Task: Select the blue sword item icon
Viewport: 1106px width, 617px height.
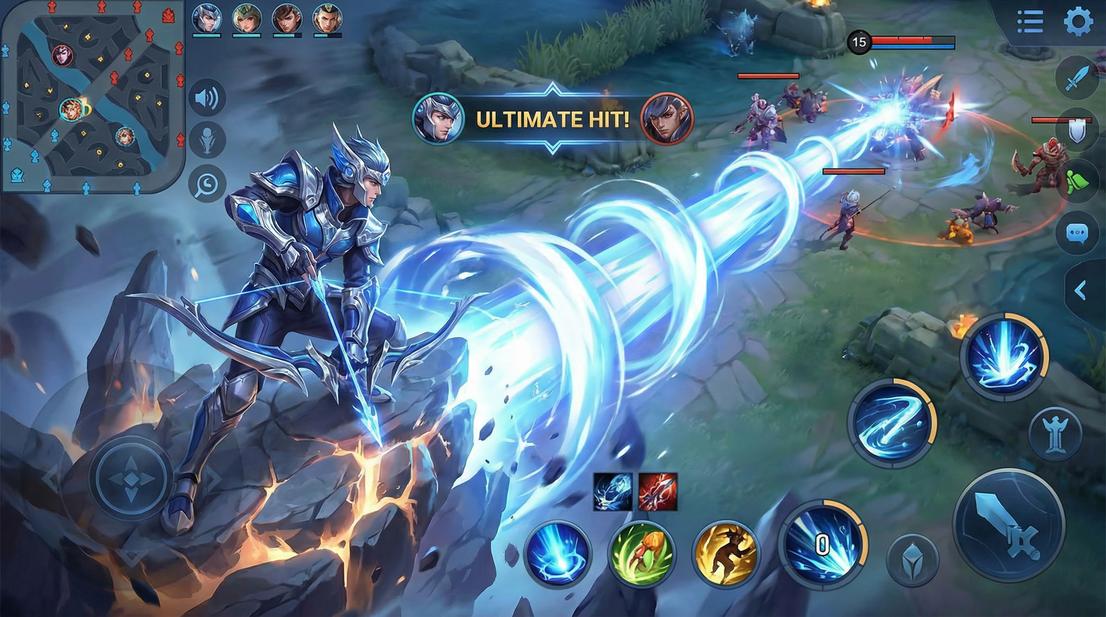Action: pos(1077,77)
